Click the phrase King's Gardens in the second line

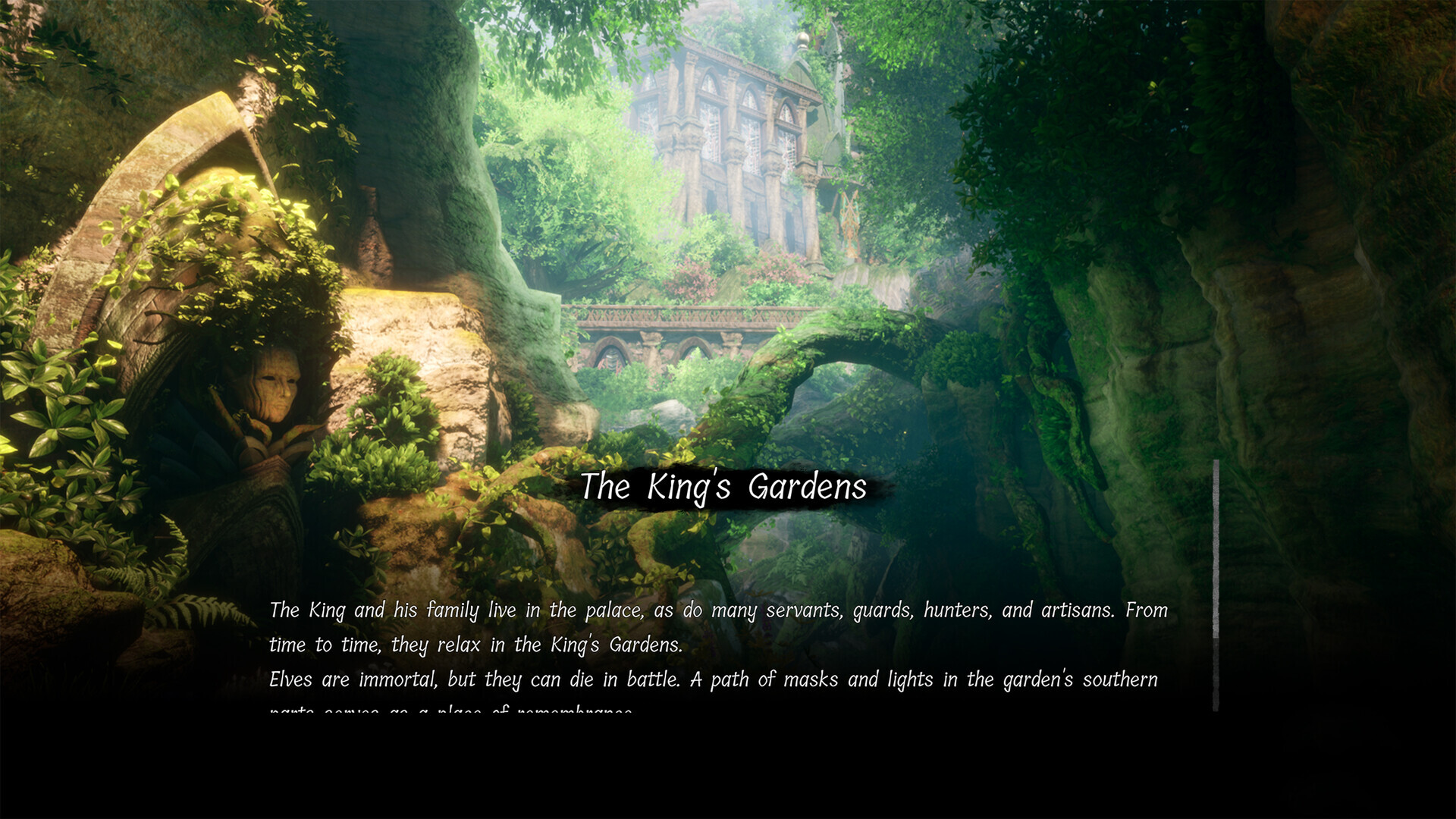pos(616,645)
